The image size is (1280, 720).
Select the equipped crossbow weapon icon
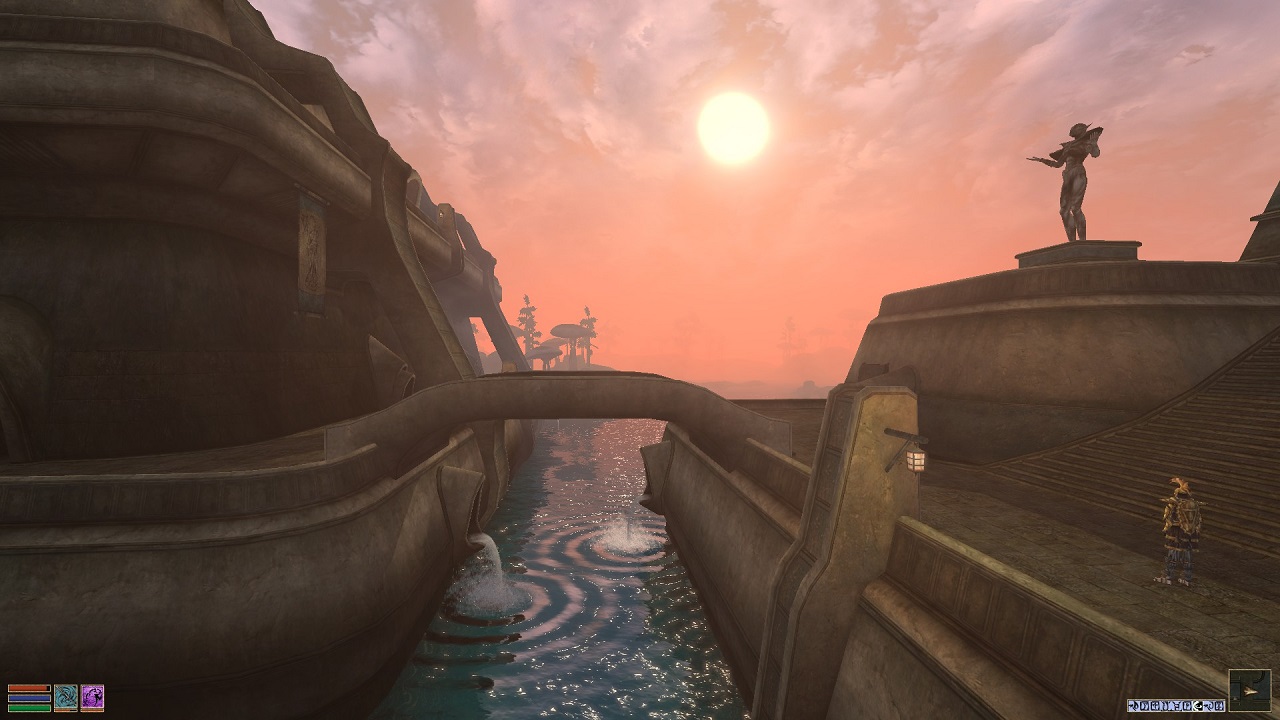pos(66,695)
